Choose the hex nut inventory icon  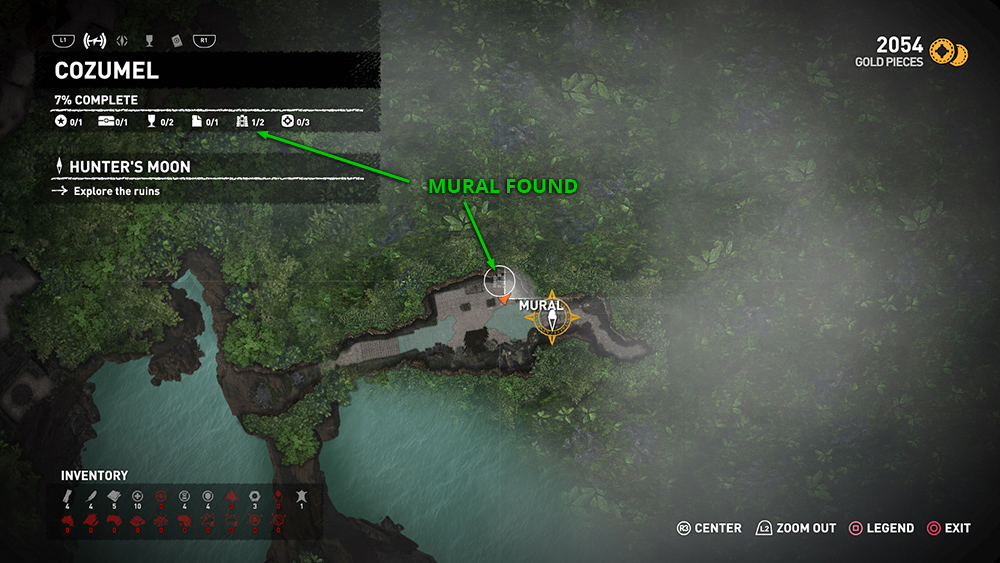click(254, 496)
